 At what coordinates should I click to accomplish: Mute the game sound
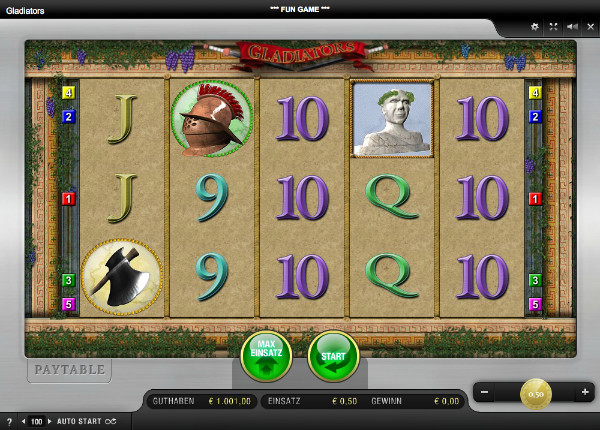point(571,26)
